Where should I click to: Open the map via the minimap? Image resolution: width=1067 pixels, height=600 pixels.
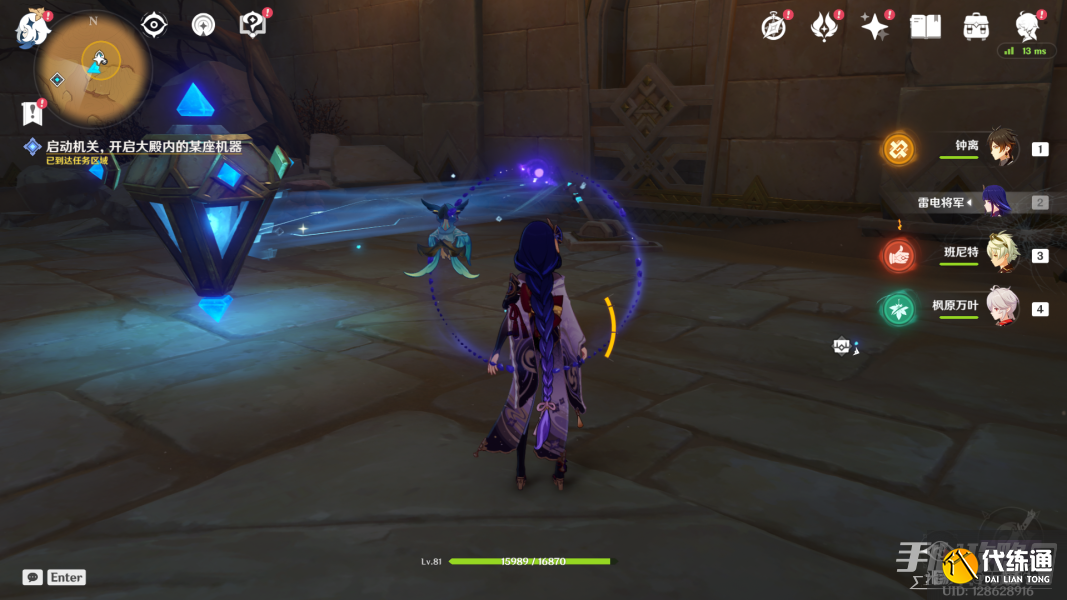click(x=93, y=67)
